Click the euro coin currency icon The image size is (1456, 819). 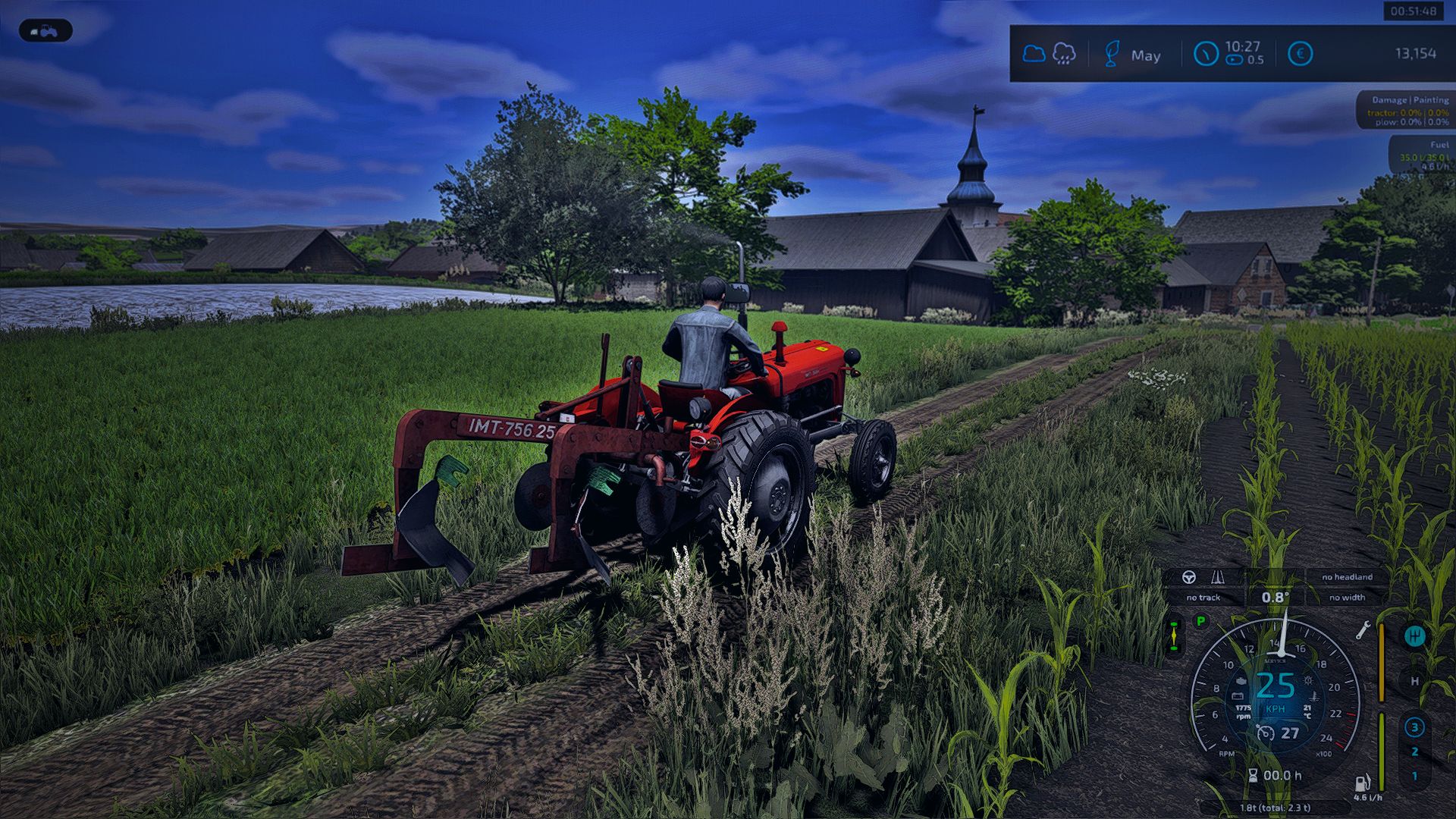tap(1301, 53)
